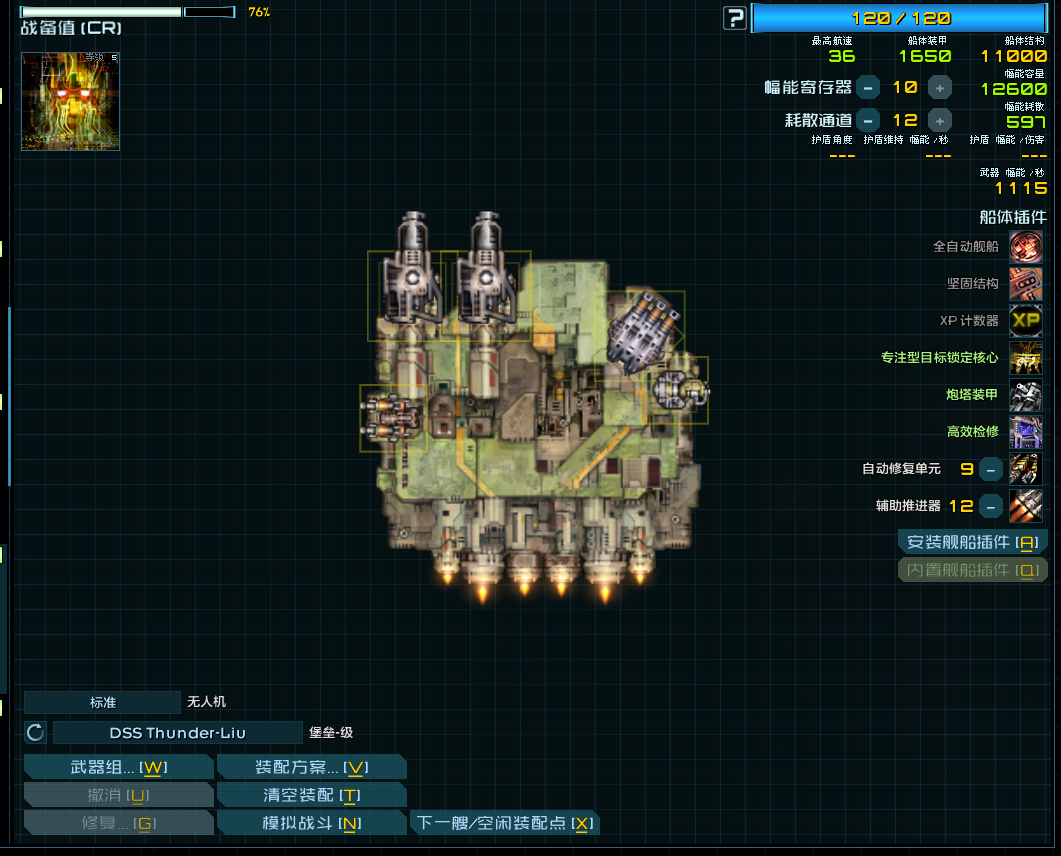Open the weapon groups dialog
The image size is (1061, 856).
point(118,767)
